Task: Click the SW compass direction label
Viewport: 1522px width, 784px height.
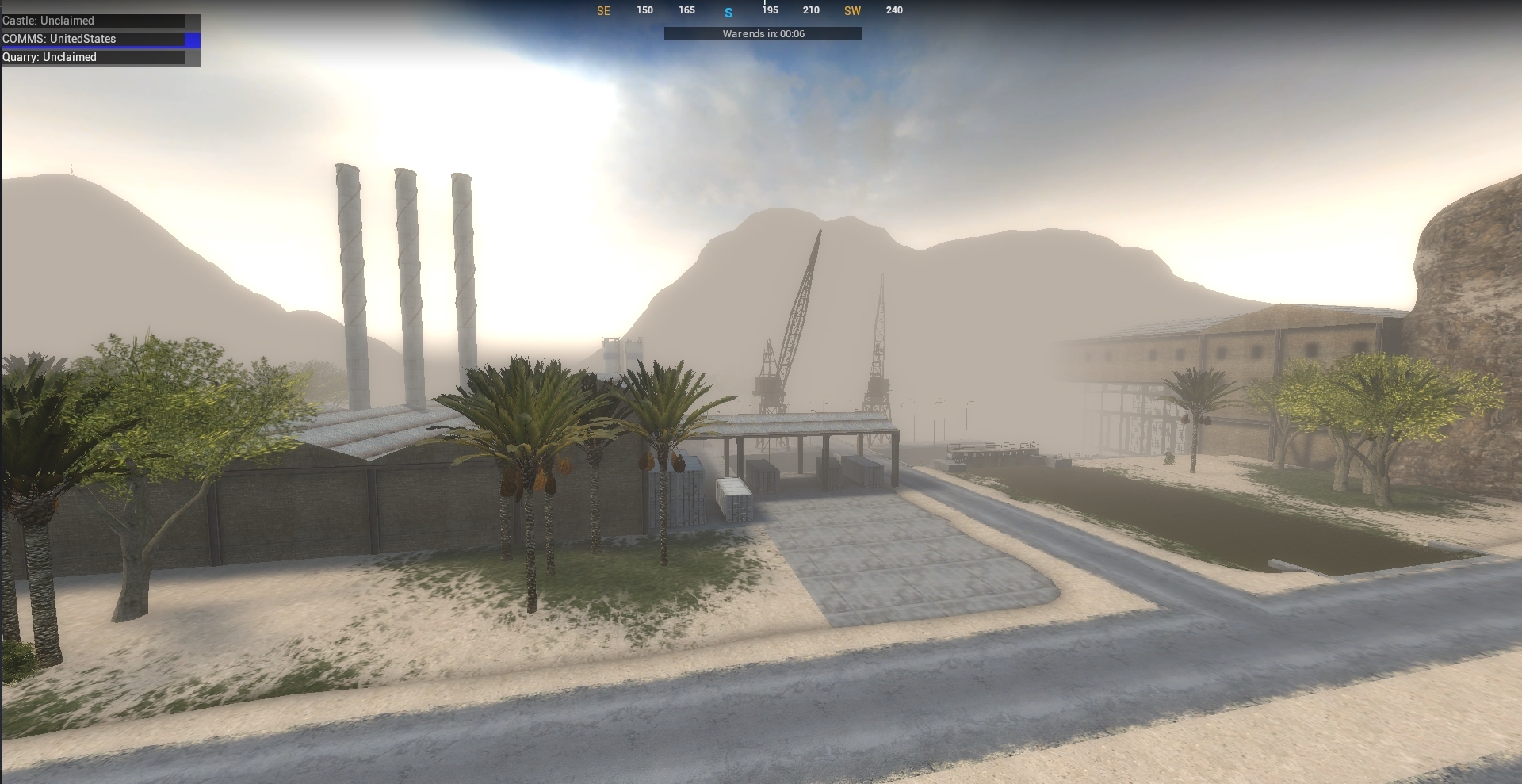Action: pyautogui.click(x=853, y=11)
